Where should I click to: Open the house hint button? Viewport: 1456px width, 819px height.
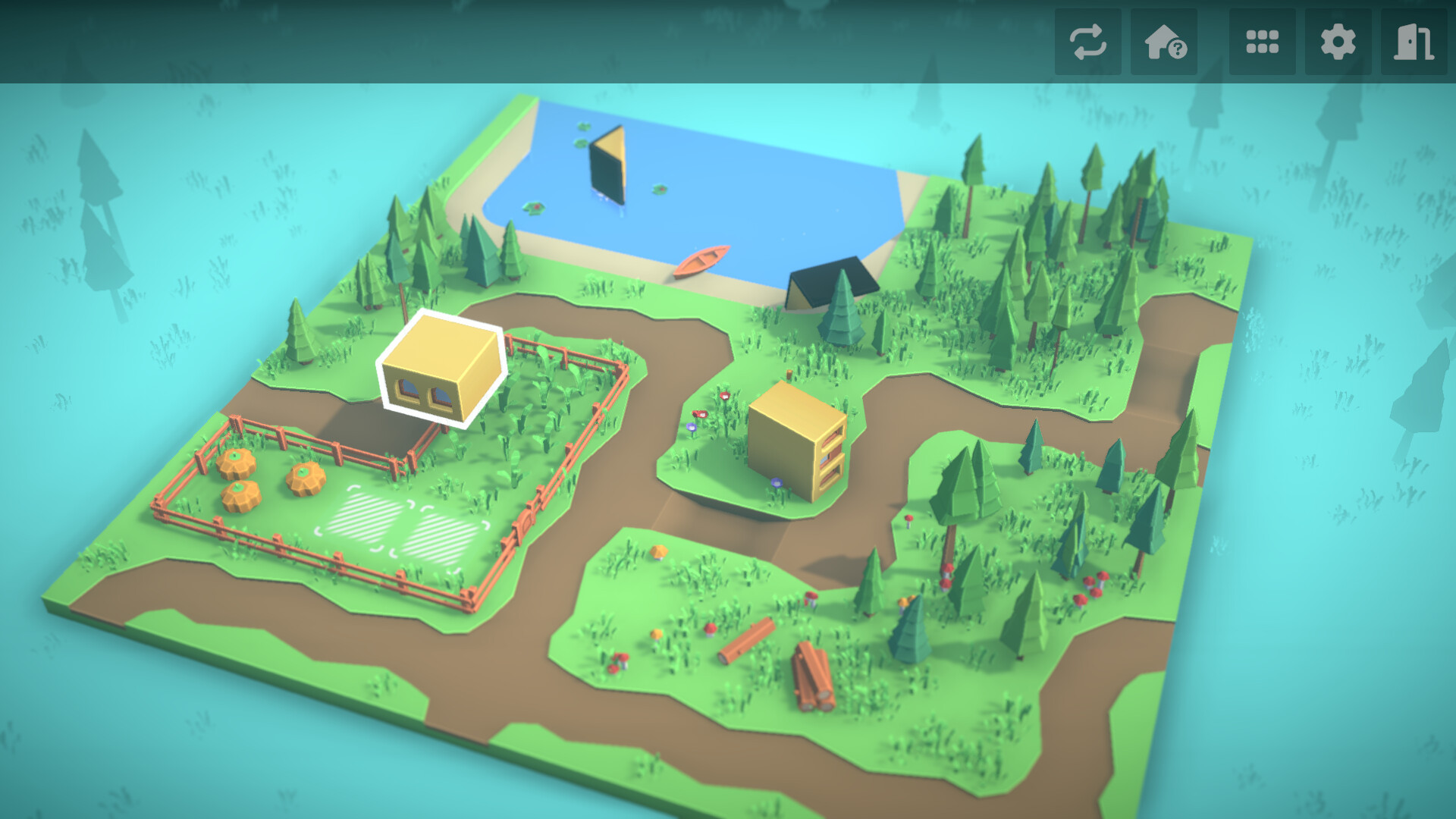[x=1164, y=42]
